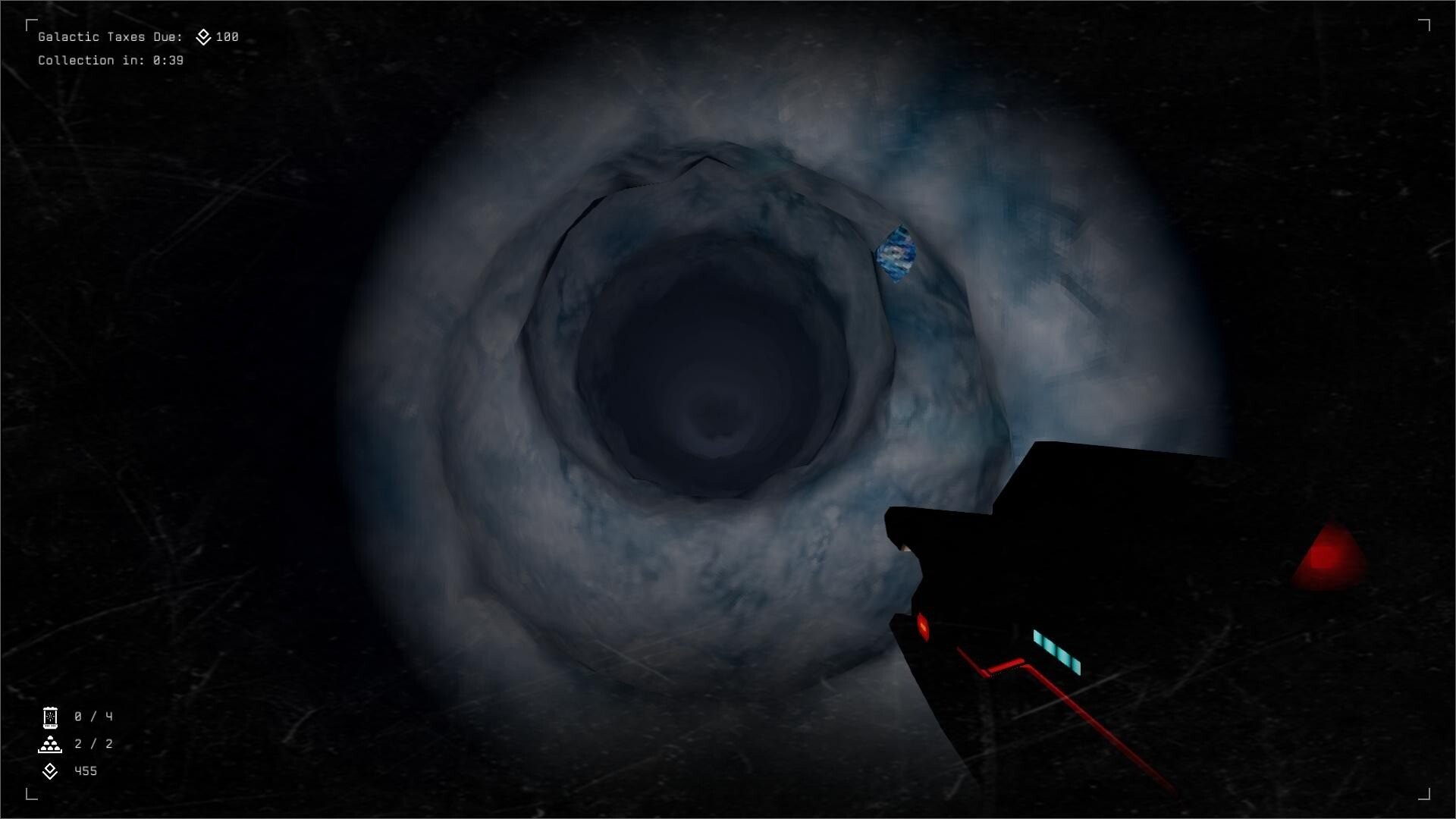Viewport: 1456px width, 819px height.
Task: Select the red glowing light on the ship
Action: pos(922,626)
